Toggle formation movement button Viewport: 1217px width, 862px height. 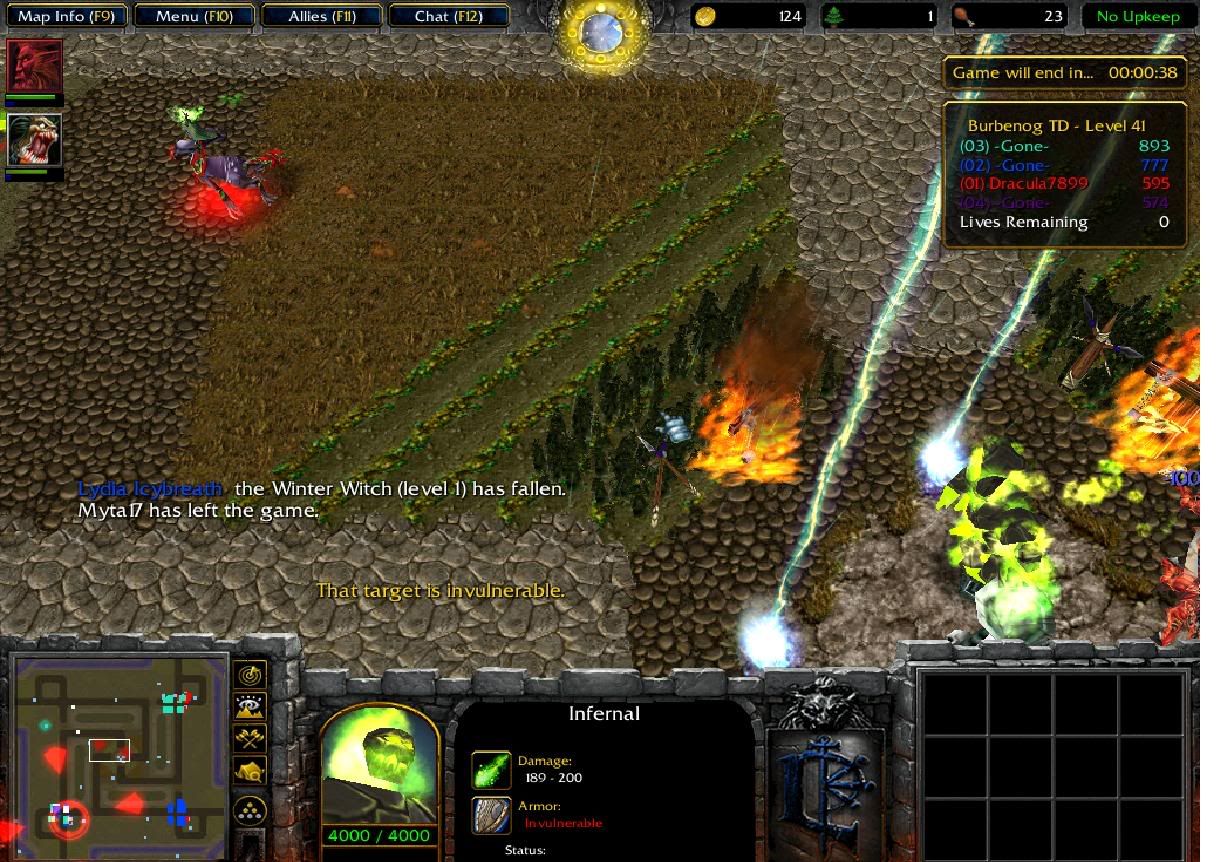(249, 809)
